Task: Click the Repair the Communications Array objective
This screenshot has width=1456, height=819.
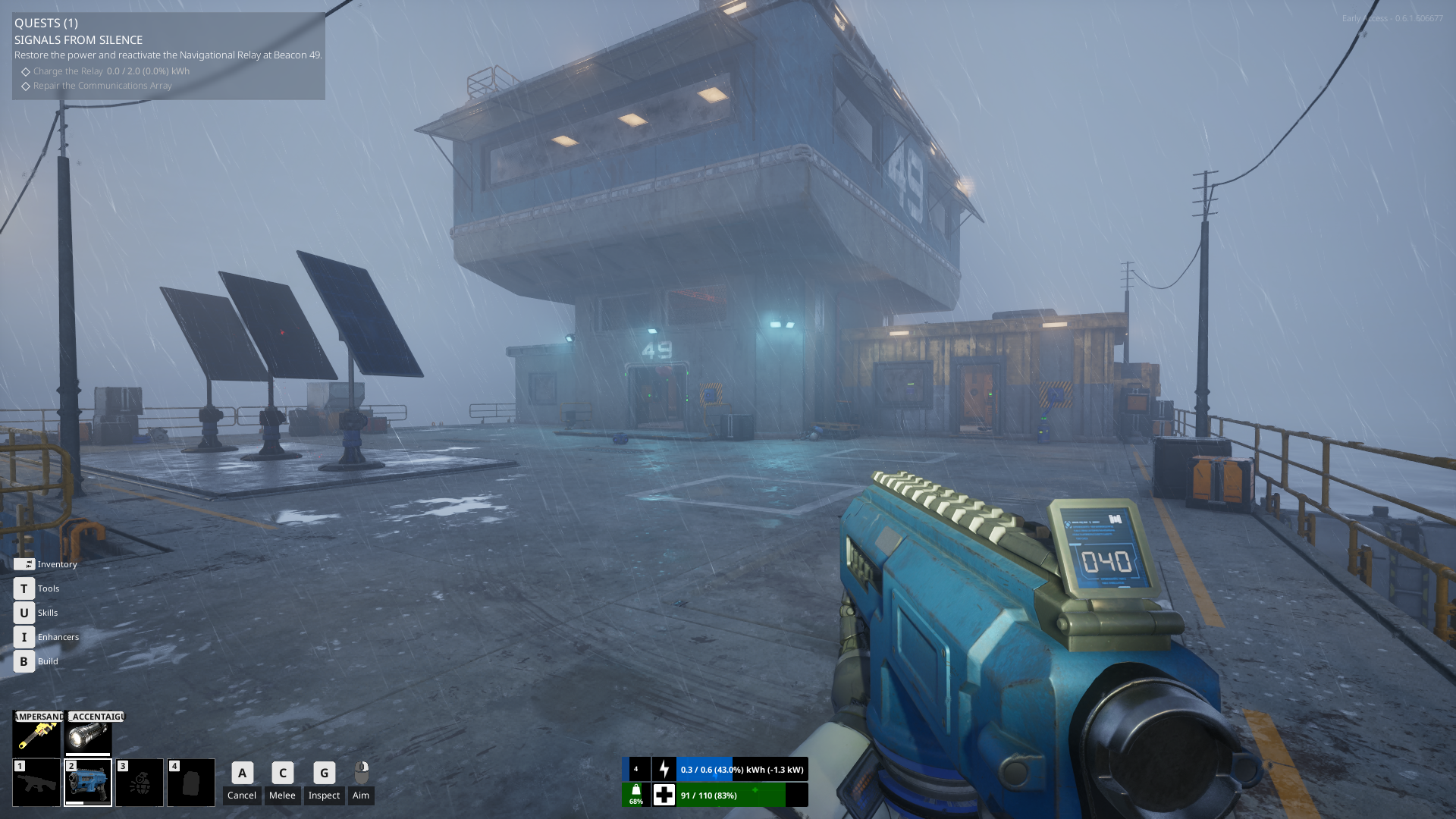Action: click(102, 86)
